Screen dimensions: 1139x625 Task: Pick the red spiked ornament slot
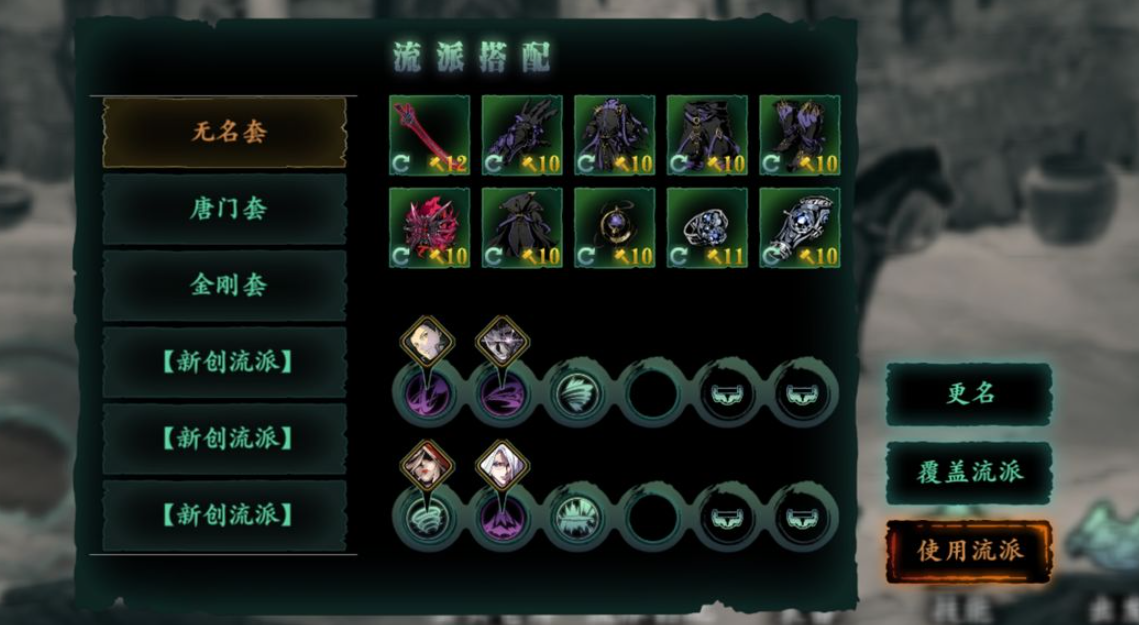tap(429, 228)
